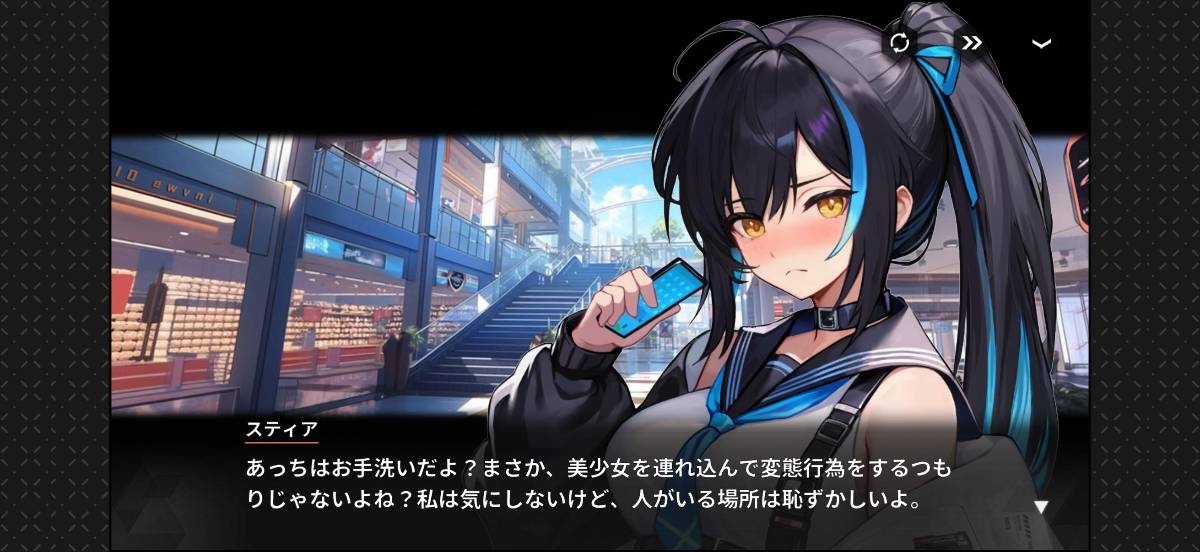Skip dialogue with the double-arrow button

point(970,43)
